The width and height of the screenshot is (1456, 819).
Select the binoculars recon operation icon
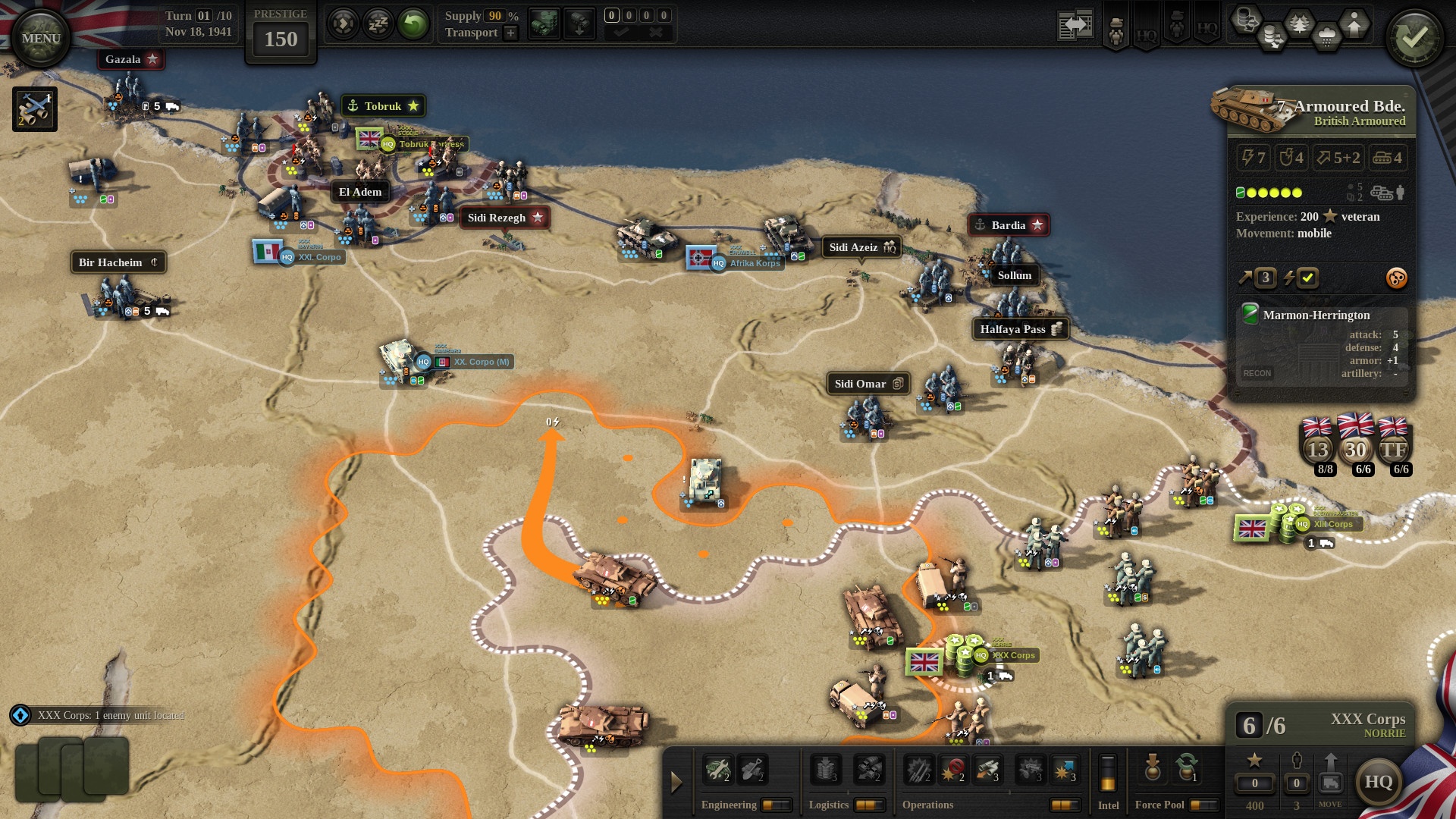(x=987, y=770)
